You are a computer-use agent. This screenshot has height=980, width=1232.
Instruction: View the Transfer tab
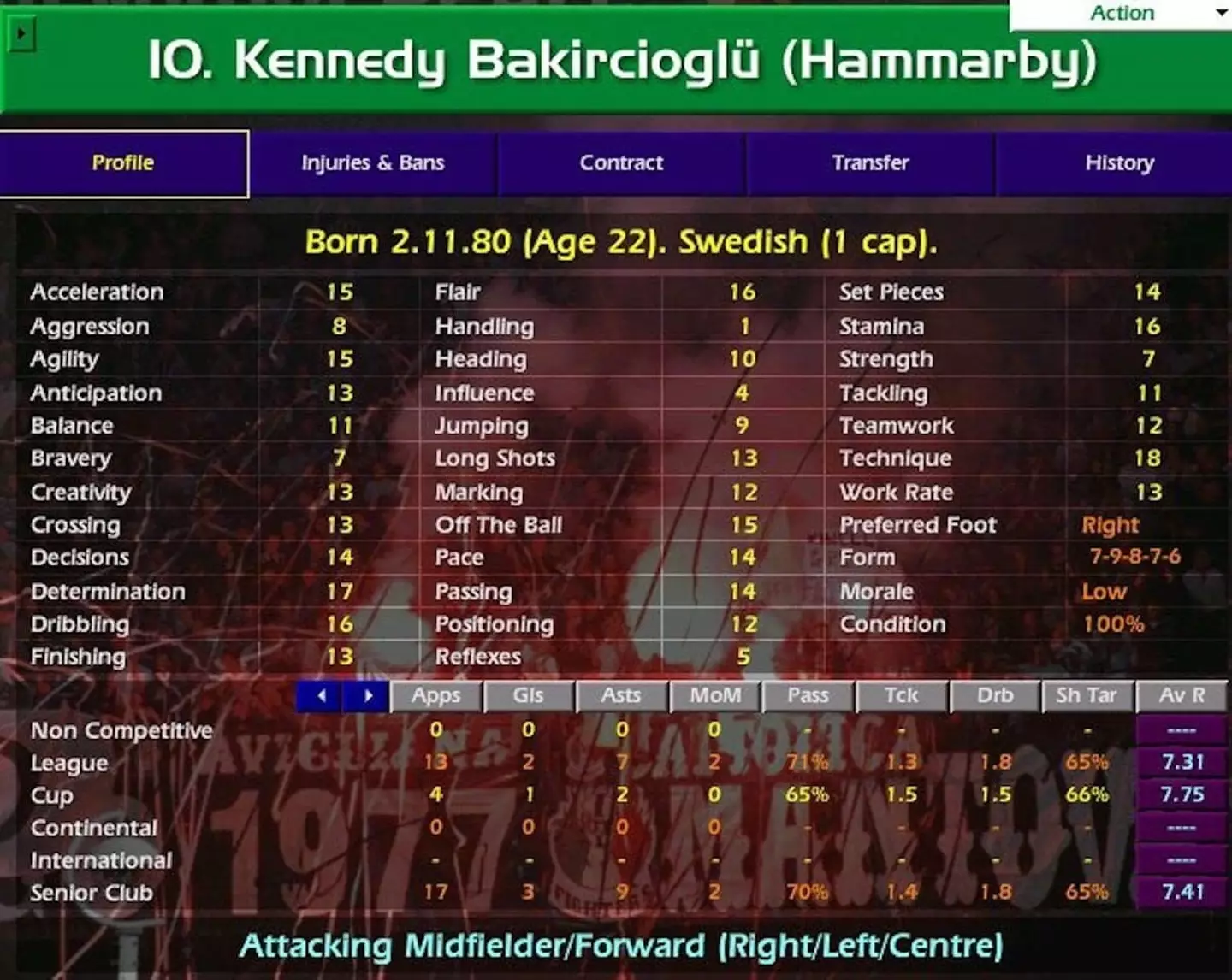point(870,162)
